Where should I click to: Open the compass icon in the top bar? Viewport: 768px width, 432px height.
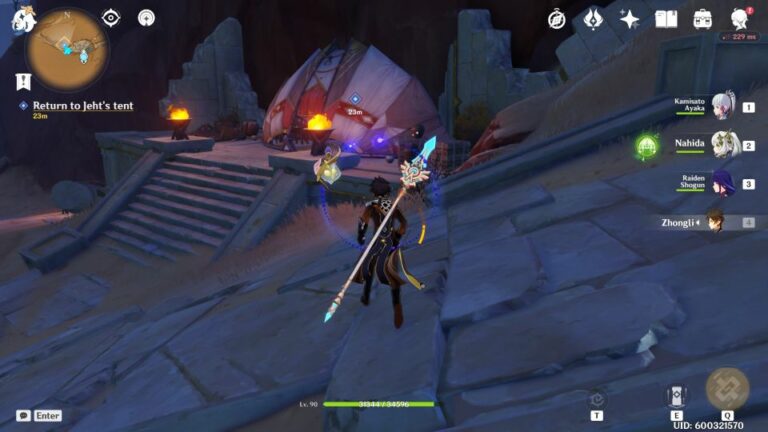(x=557, y=19)
